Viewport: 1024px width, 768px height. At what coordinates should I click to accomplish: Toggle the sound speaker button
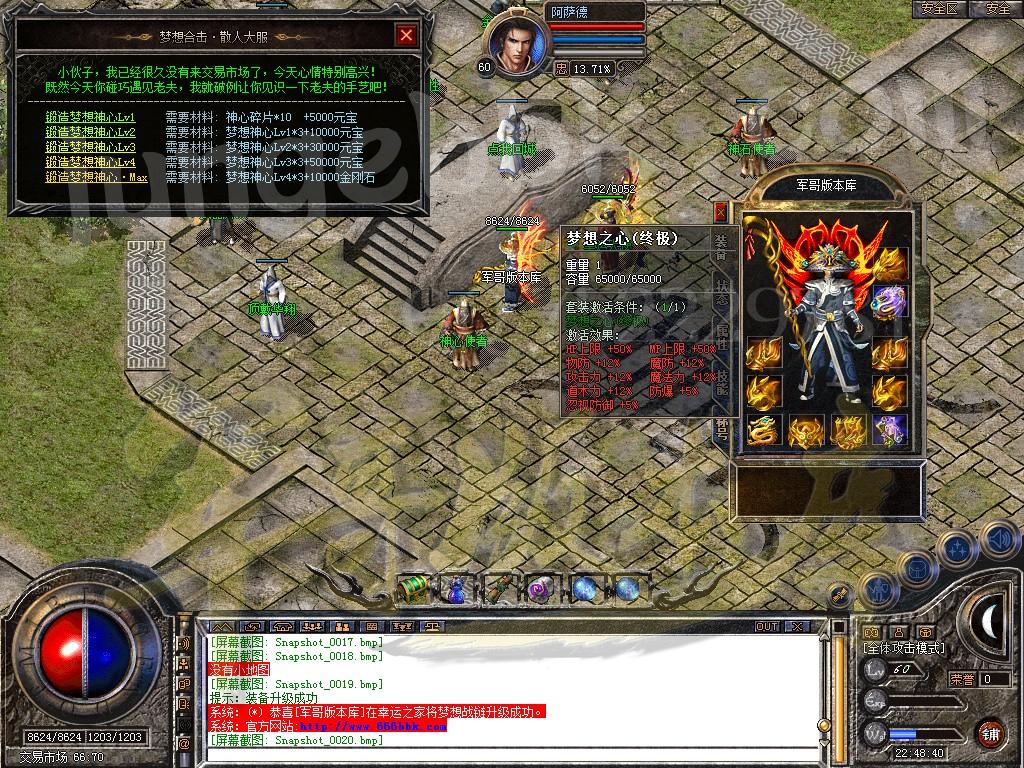point(999,540)
